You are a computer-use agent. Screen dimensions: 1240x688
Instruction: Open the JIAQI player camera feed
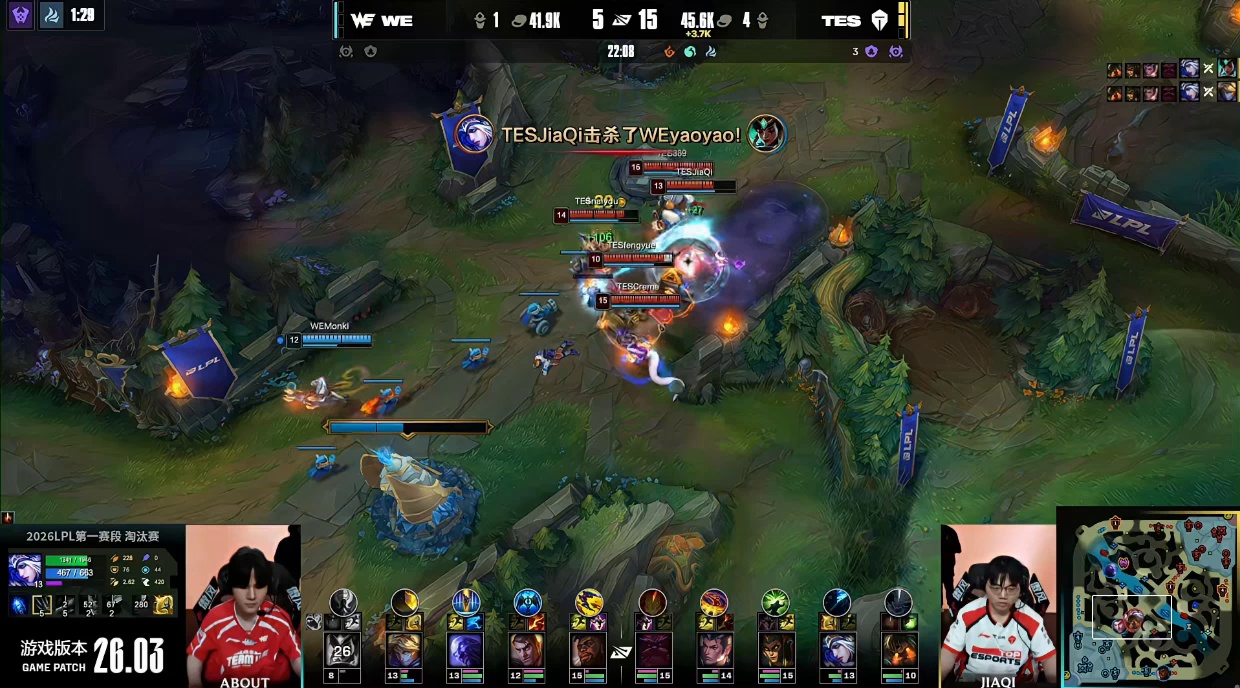click(998, 606)
